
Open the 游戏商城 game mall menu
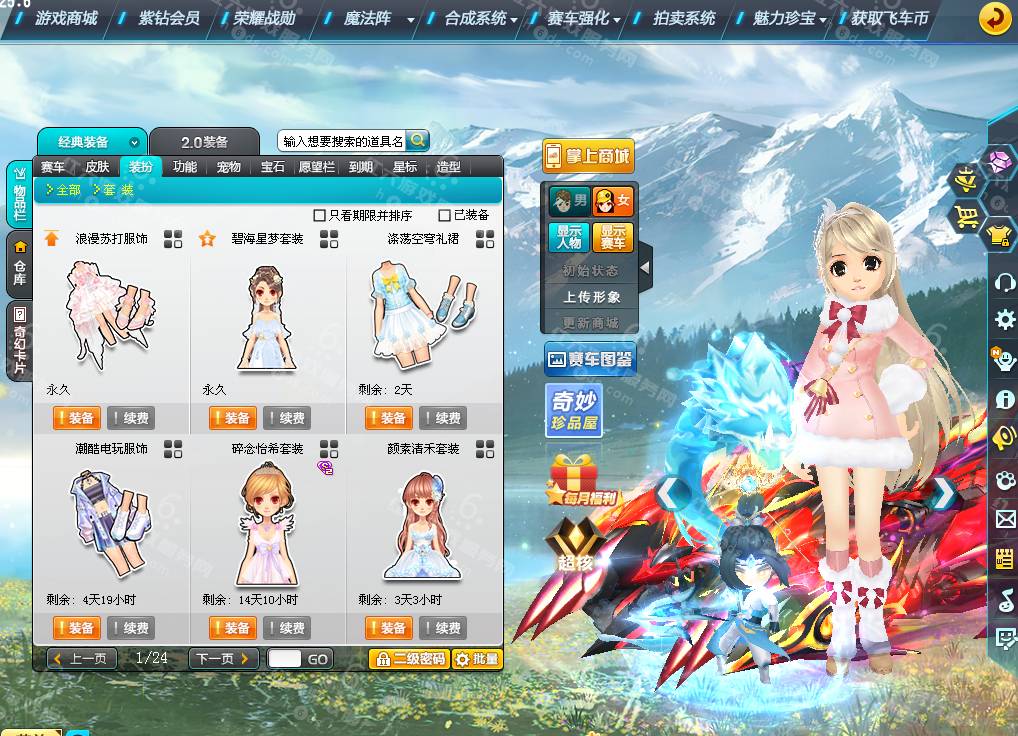(x=66, y=18)
